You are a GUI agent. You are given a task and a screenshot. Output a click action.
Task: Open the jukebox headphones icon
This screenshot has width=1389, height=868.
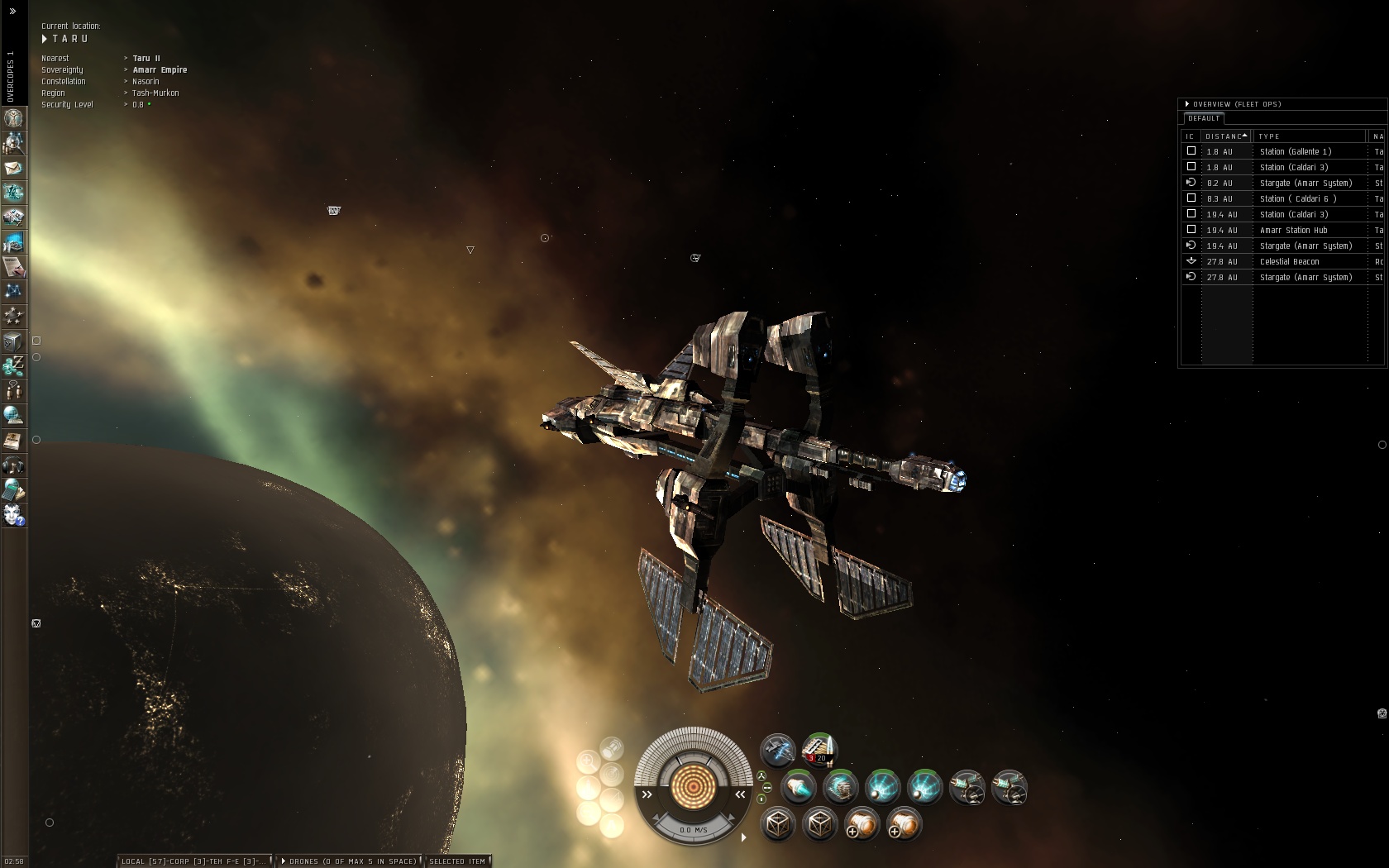click(14, 465)
